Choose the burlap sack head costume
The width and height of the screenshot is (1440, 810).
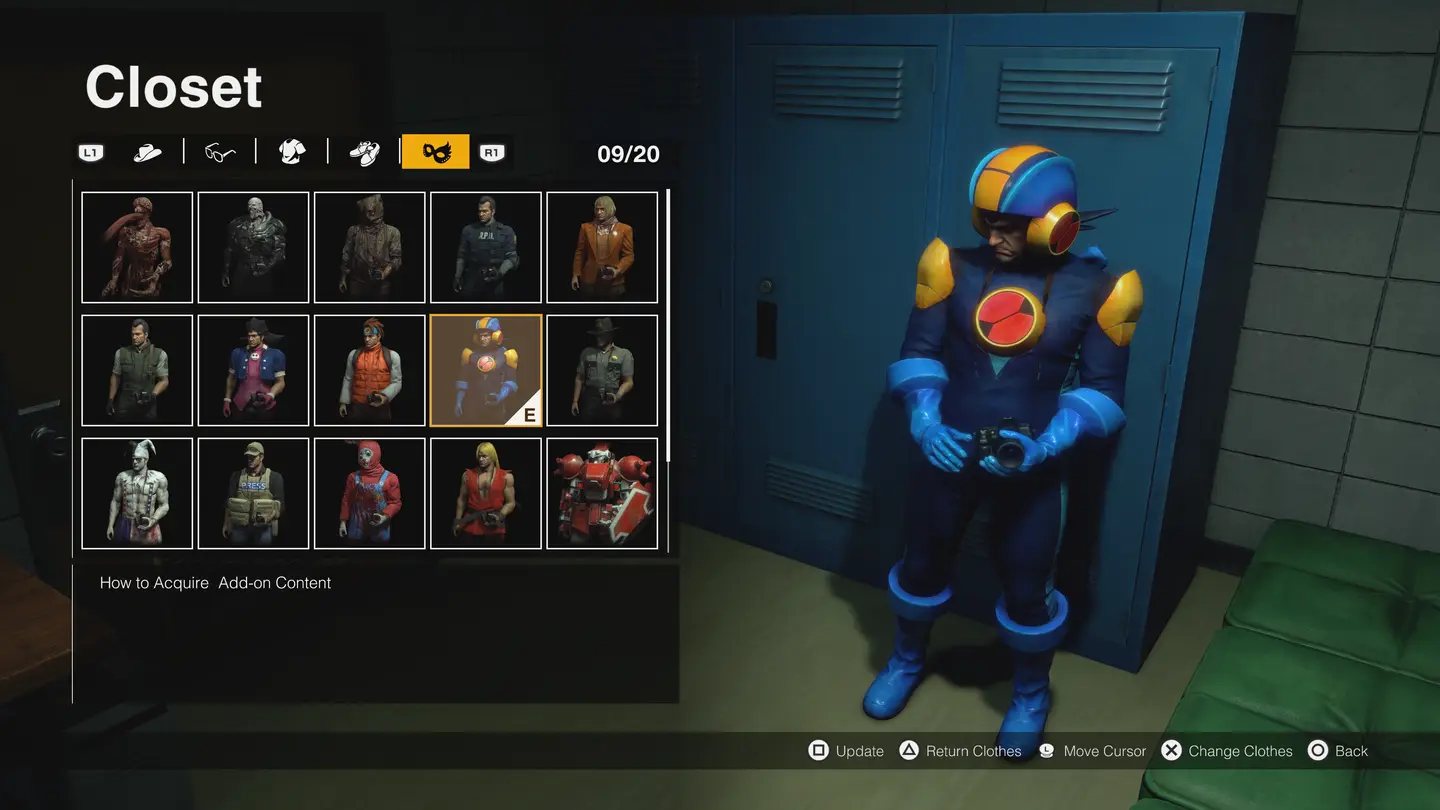point(370,247)
